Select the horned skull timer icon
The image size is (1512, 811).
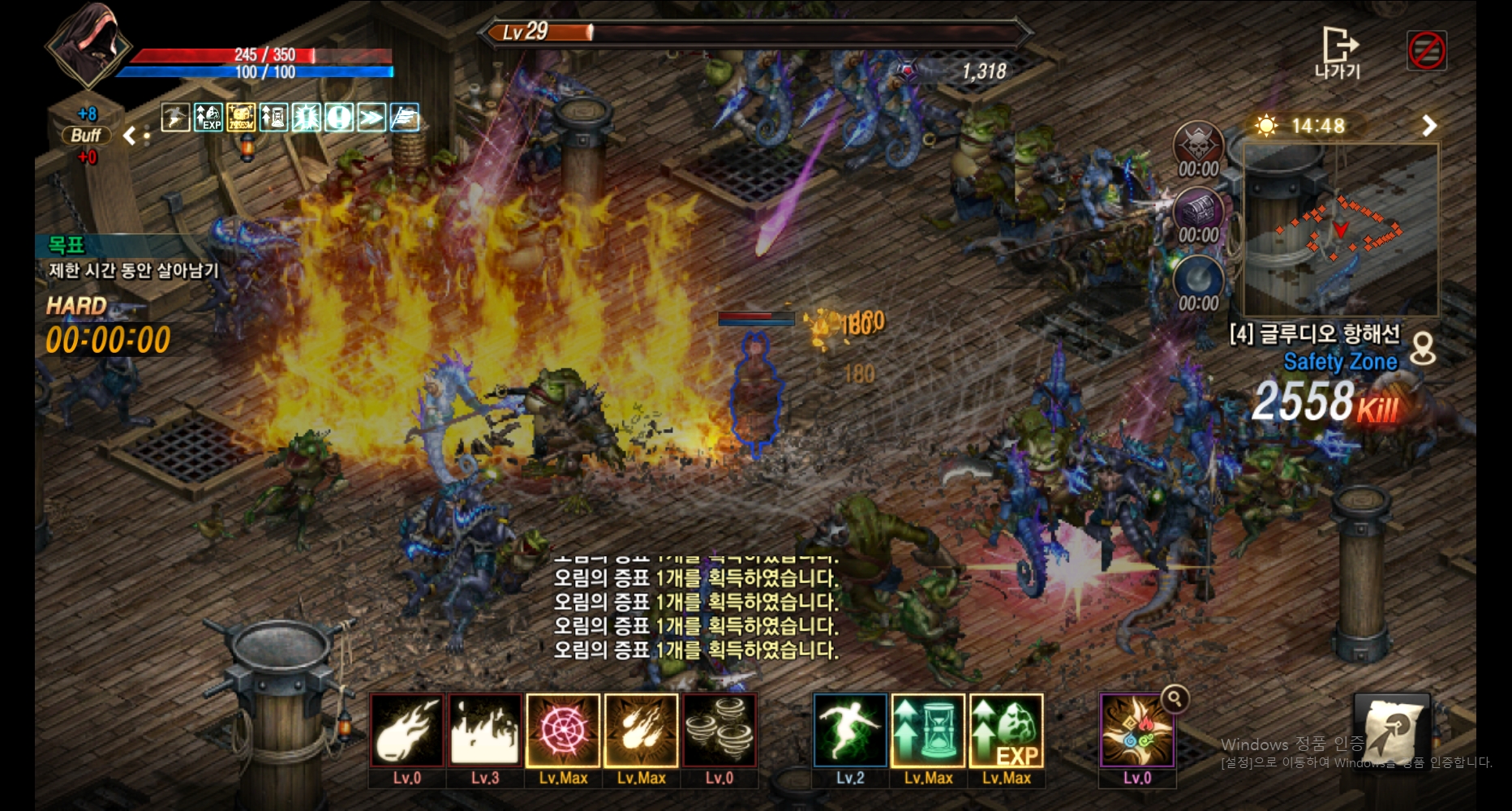(x=1198, y=146)
